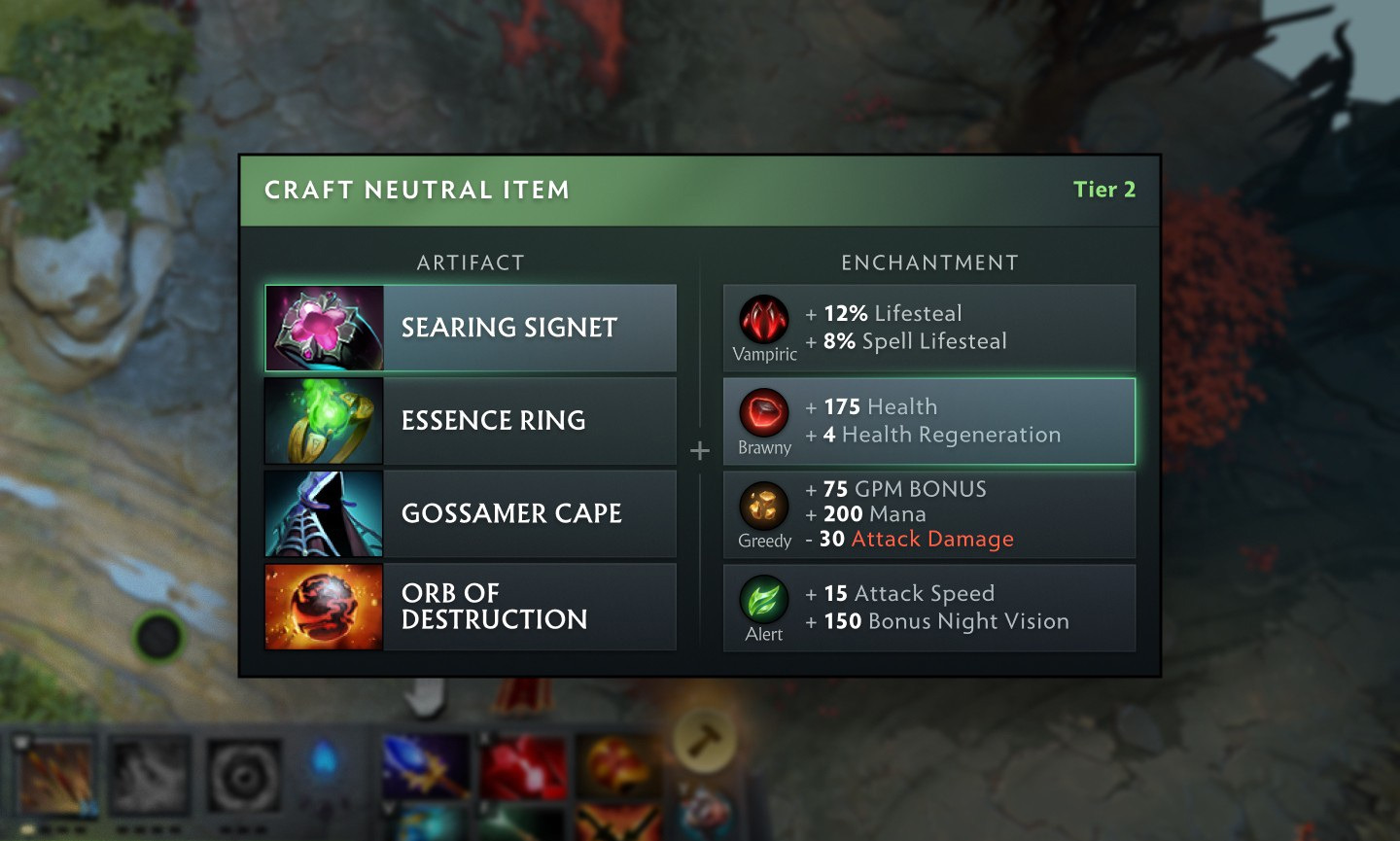The height and width of the screenshot is (841, 1400).
Task: Choose the Vampiric lifesteal enchantment
Action: click(929, 328)
